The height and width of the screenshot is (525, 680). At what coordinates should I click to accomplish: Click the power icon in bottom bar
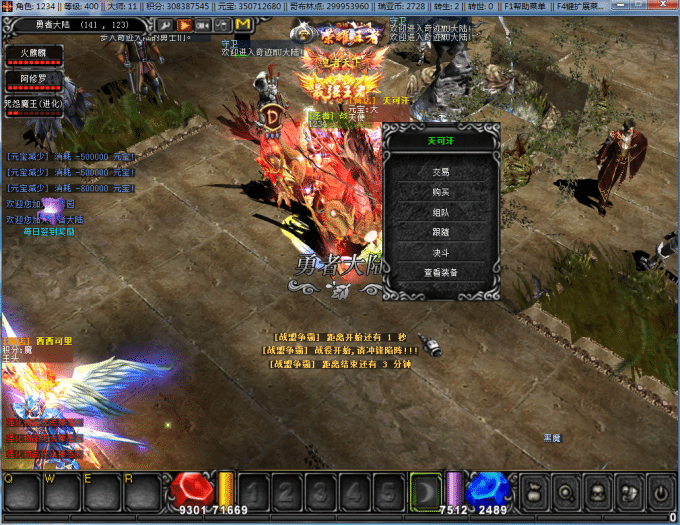click(659, 492)
